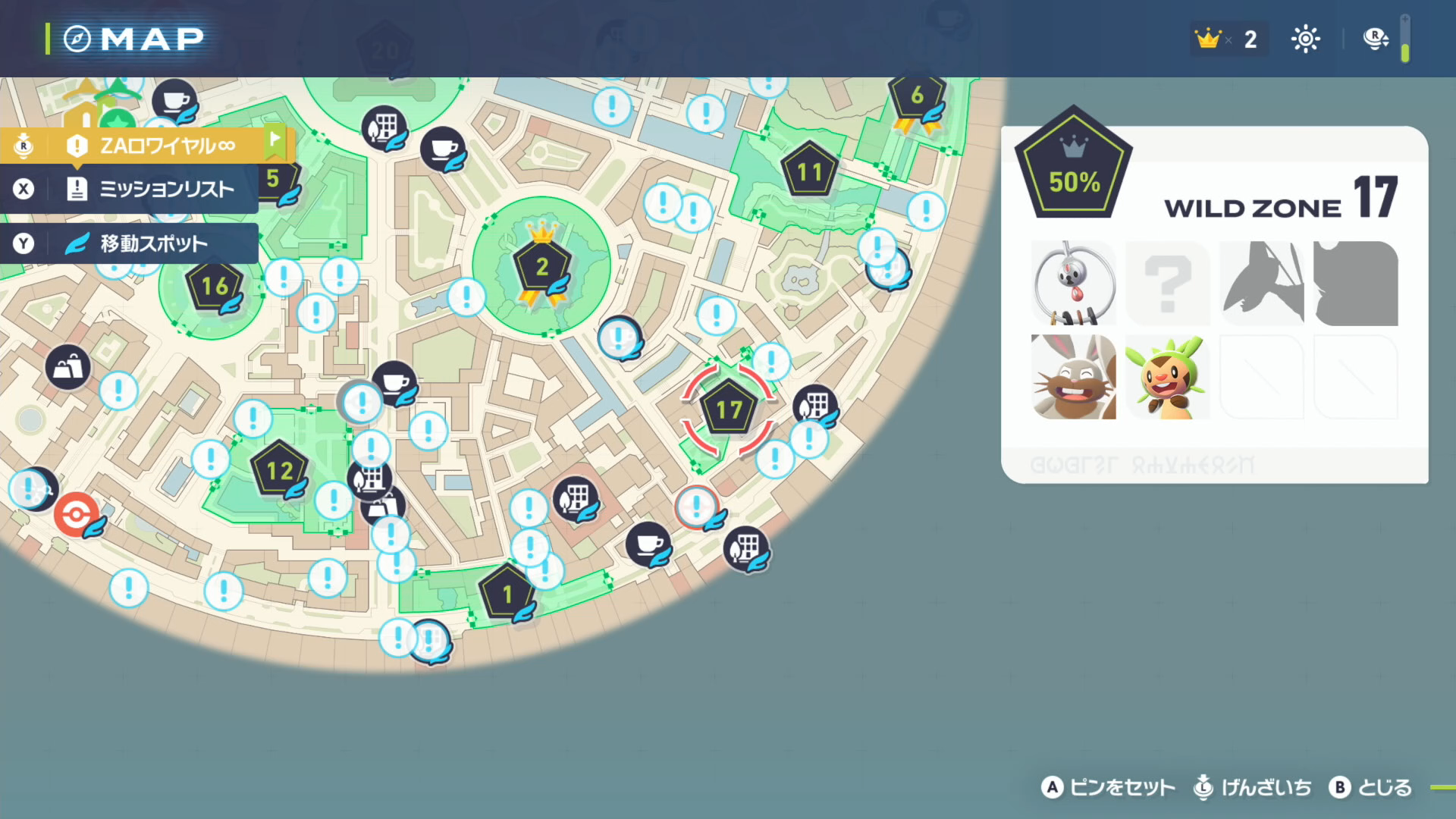View the Chespin thumbnail in zone panel
The width and height of the screenshot is (1456, 819).
tap(1167, 377)
